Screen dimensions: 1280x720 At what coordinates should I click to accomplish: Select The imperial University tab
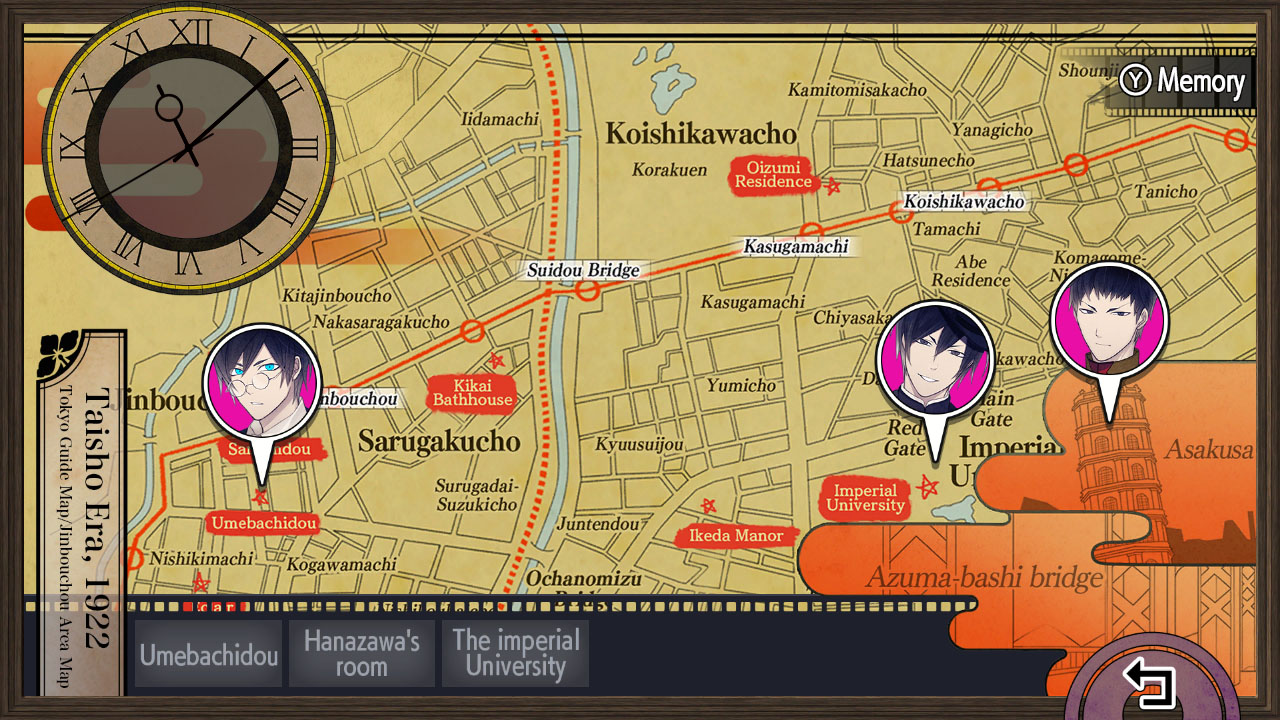click(x=515, y=653)
